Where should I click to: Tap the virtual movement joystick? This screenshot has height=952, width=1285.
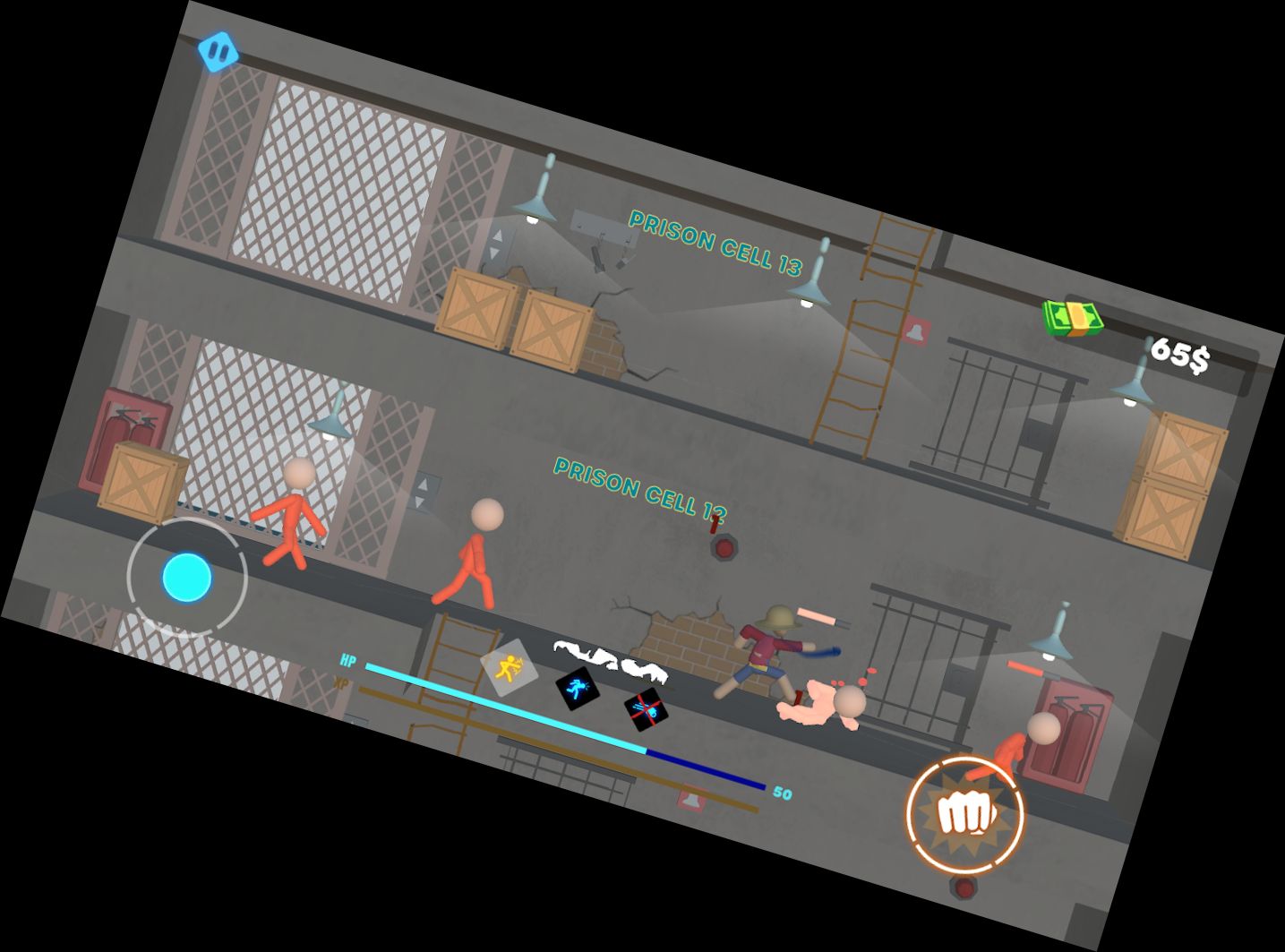coord(188,577)
